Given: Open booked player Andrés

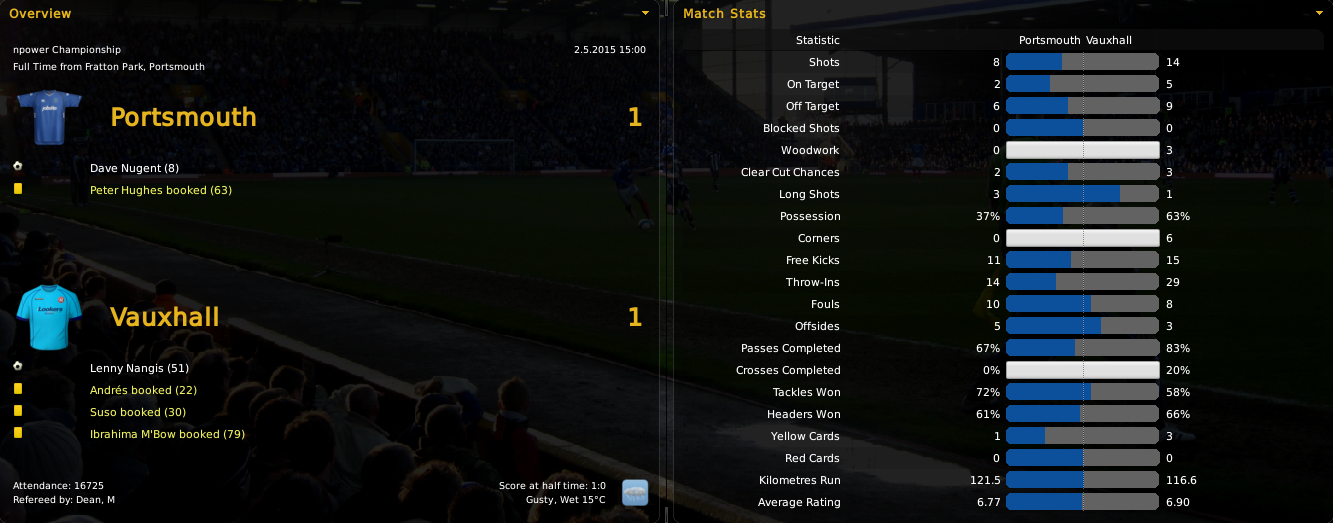Looking at the screenshot, I should tap(143, 390).
